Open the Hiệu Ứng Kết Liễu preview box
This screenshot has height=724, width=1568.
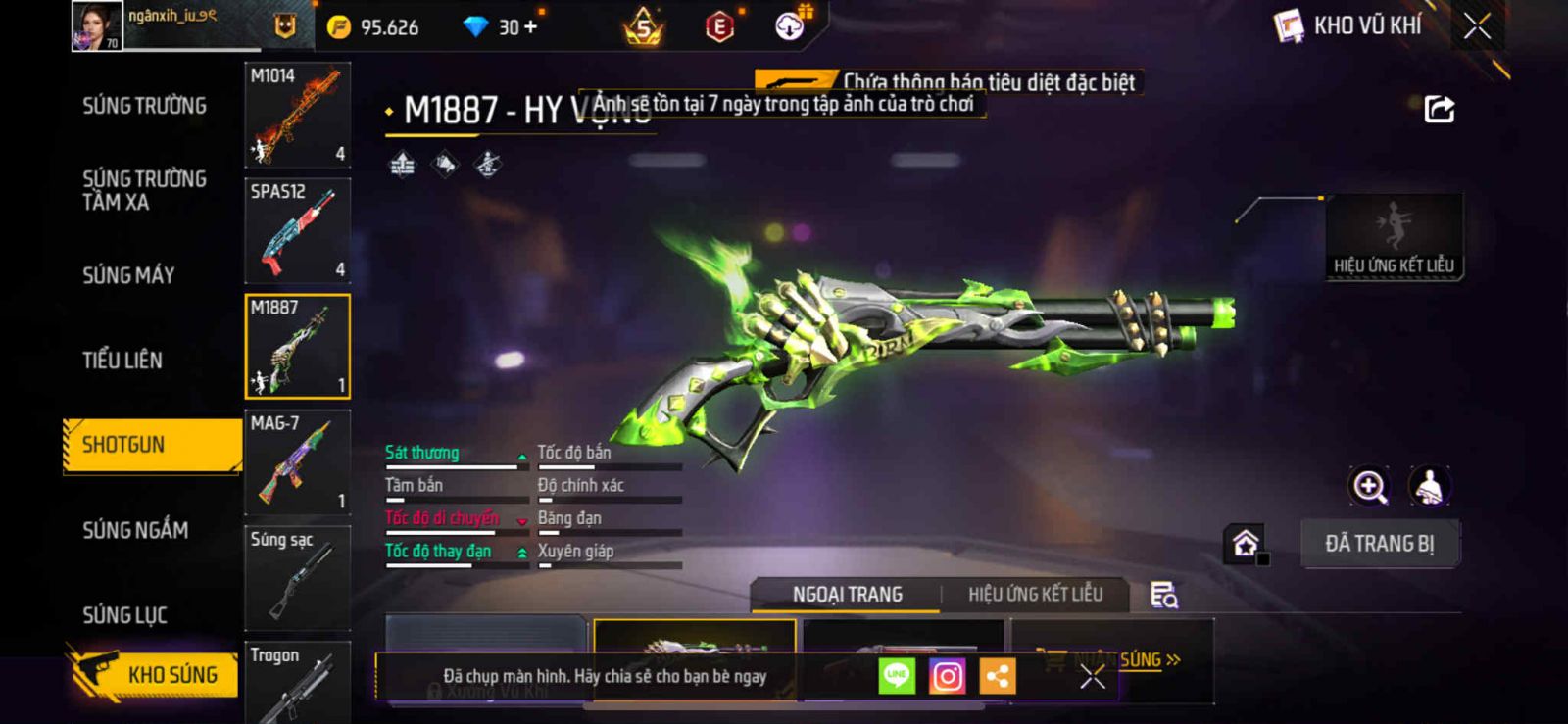click(x=1394, y=237)
